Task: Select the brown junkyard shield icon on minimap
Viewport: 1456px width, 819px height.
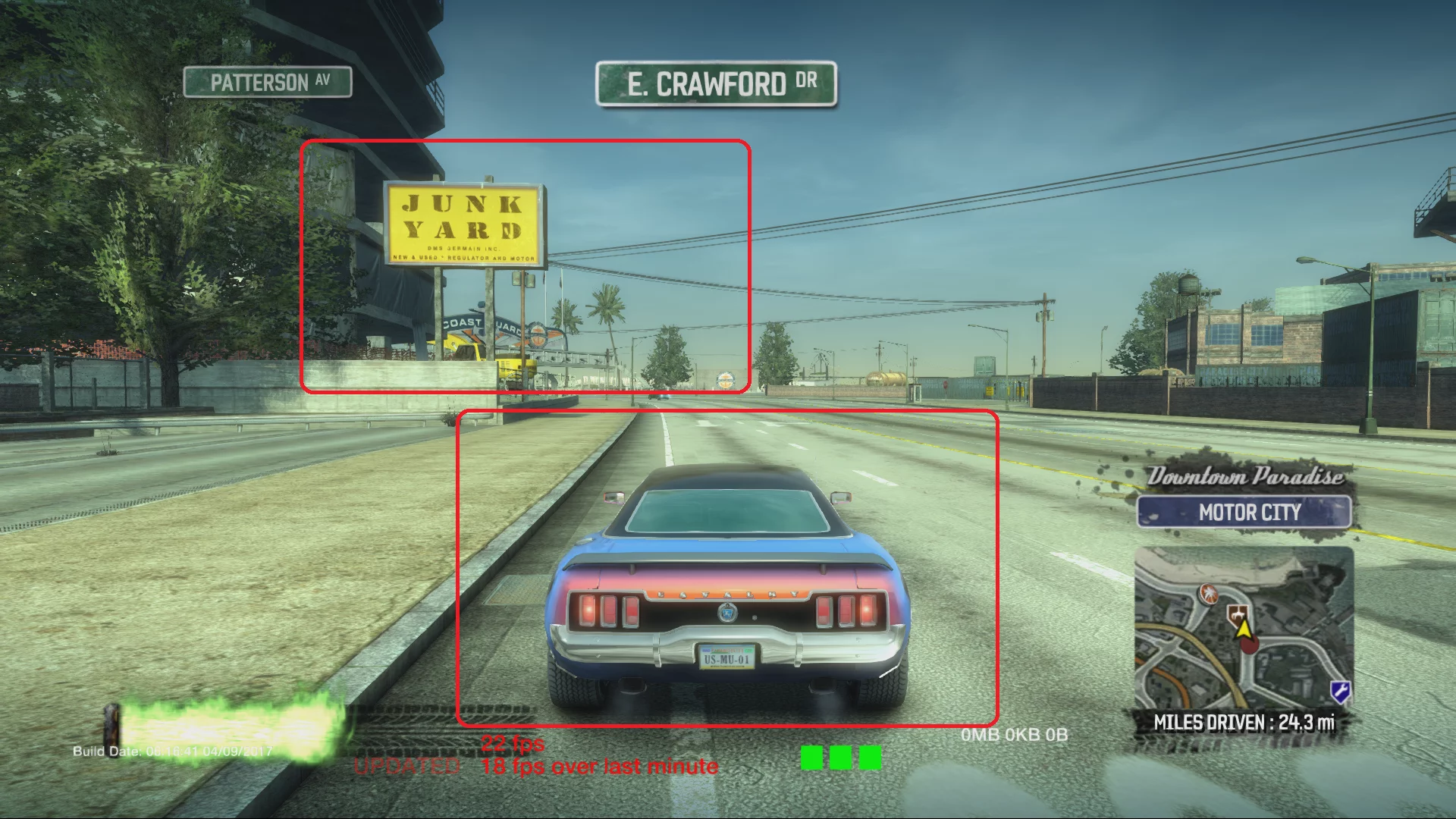Action: [x=1238, y=614]
